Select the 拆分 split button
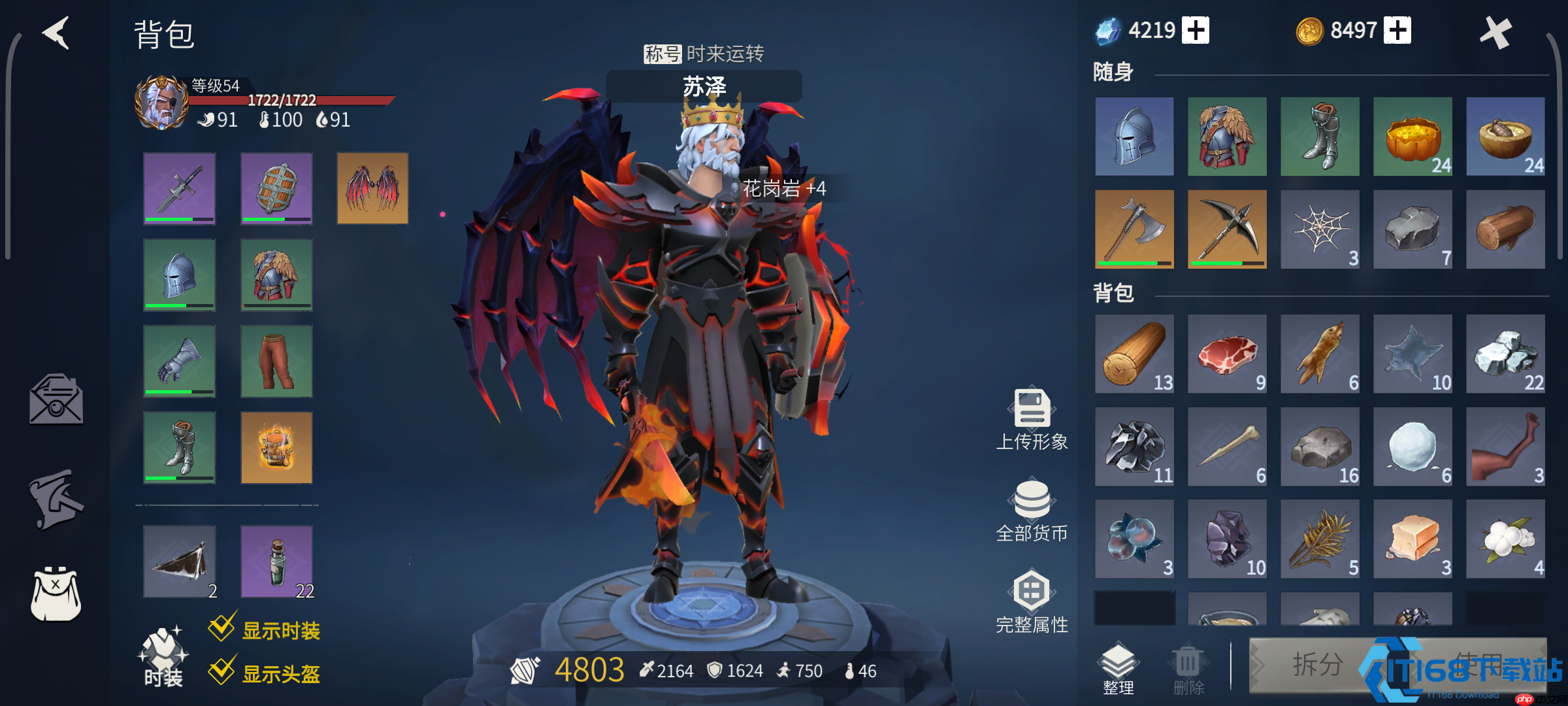The height and width of the screenshot is (706, 1568). tap(1316, 665)
